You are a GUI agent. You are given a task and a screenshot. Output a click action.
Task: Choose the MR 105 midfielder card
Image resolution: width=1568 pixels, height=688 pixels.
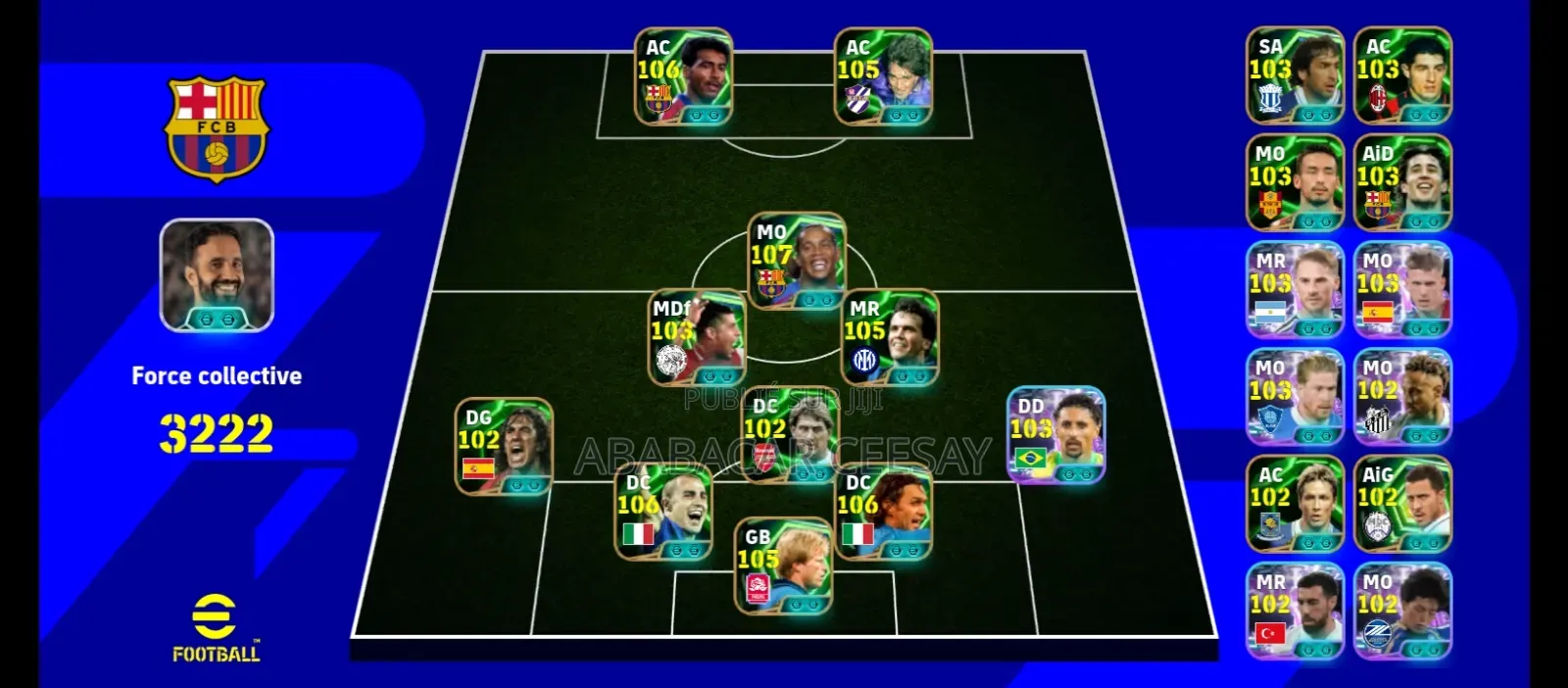coord(890,337)
